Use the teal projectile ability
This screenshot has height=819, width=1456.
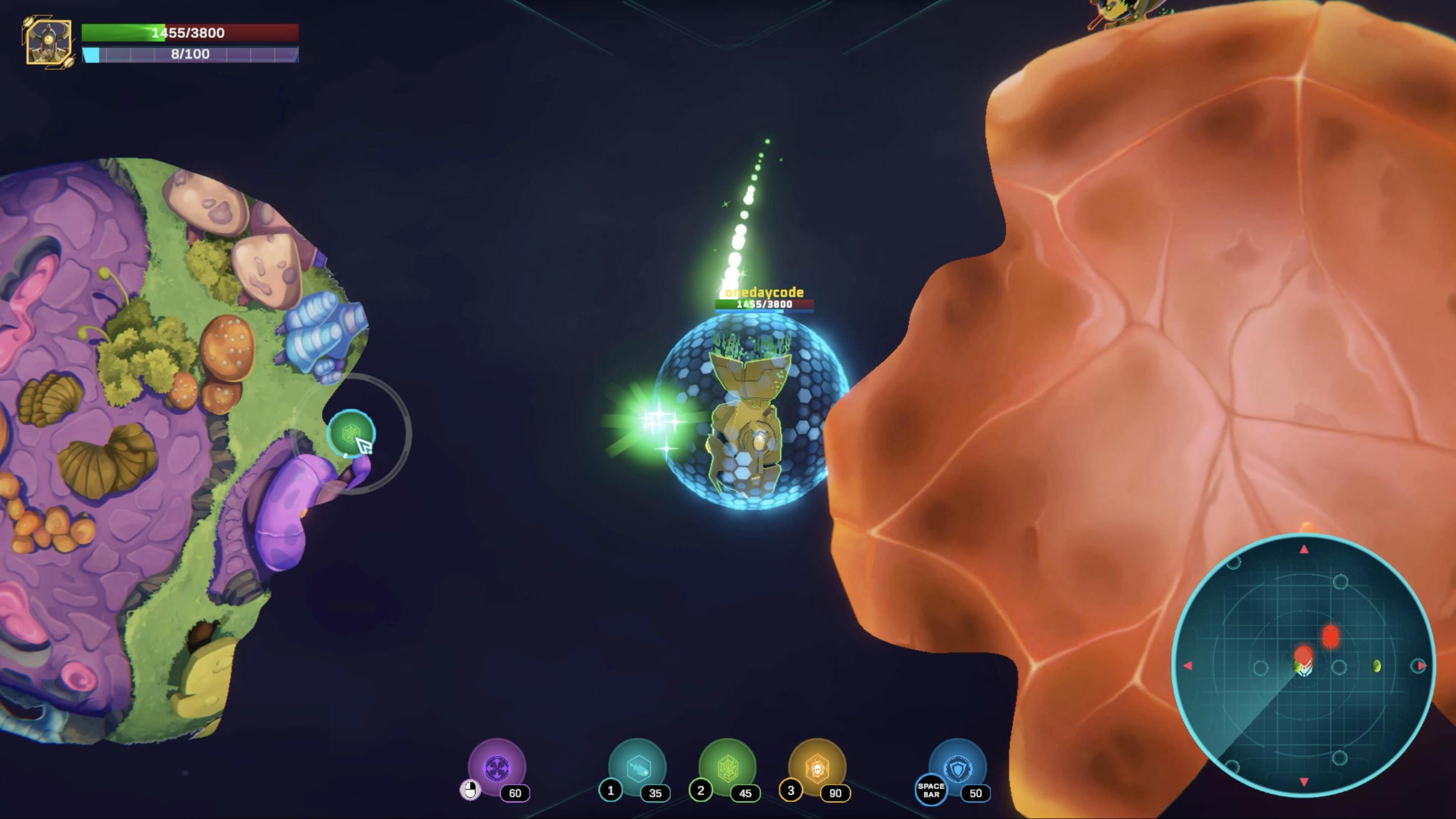pyautogui.click(x=637, y=767)
